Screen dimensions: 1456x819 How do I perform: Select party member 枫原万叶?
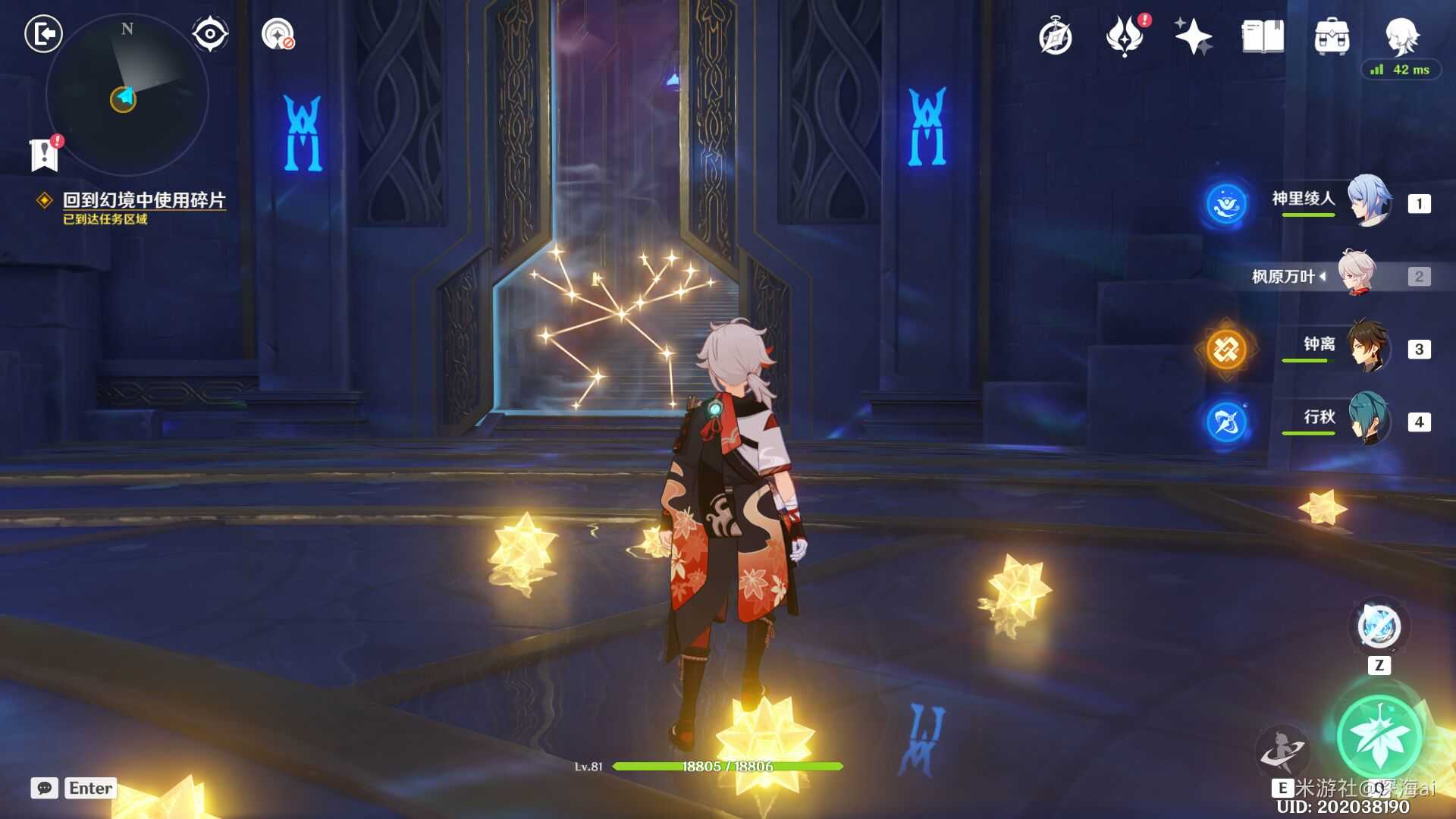tap(1356, 275)
